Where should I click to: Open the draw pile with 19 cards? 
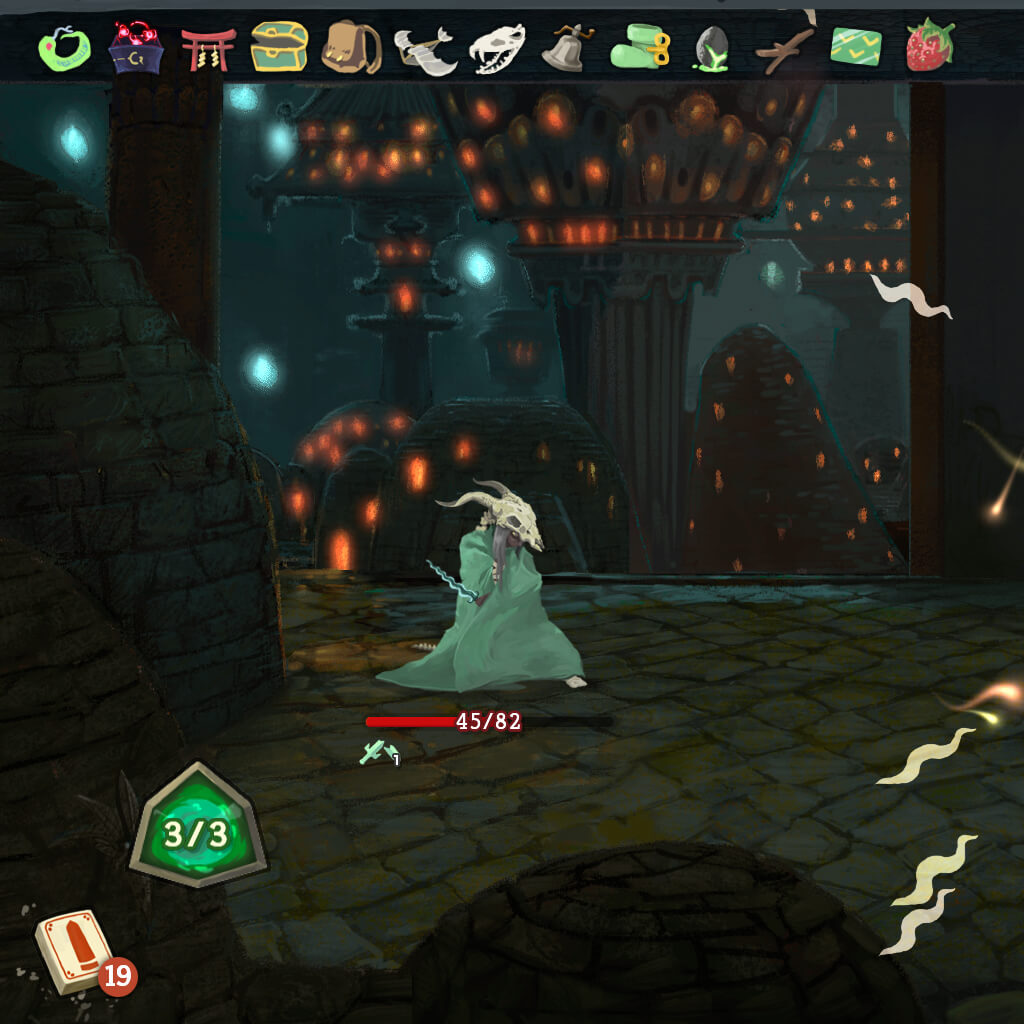(73, 949)
